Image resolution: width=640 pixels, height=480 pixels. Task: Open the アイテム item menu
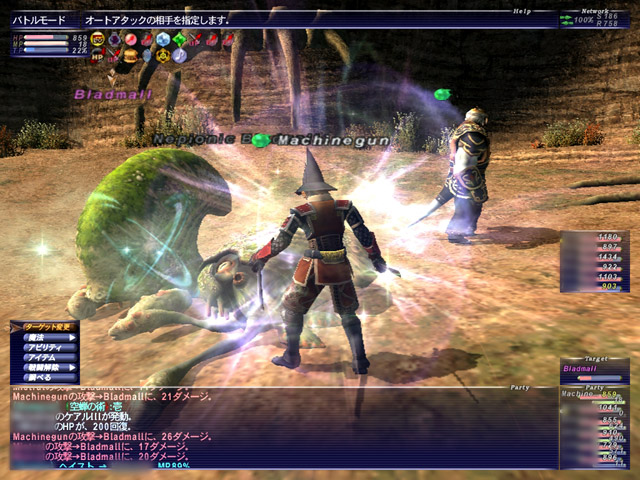(50, 358)
